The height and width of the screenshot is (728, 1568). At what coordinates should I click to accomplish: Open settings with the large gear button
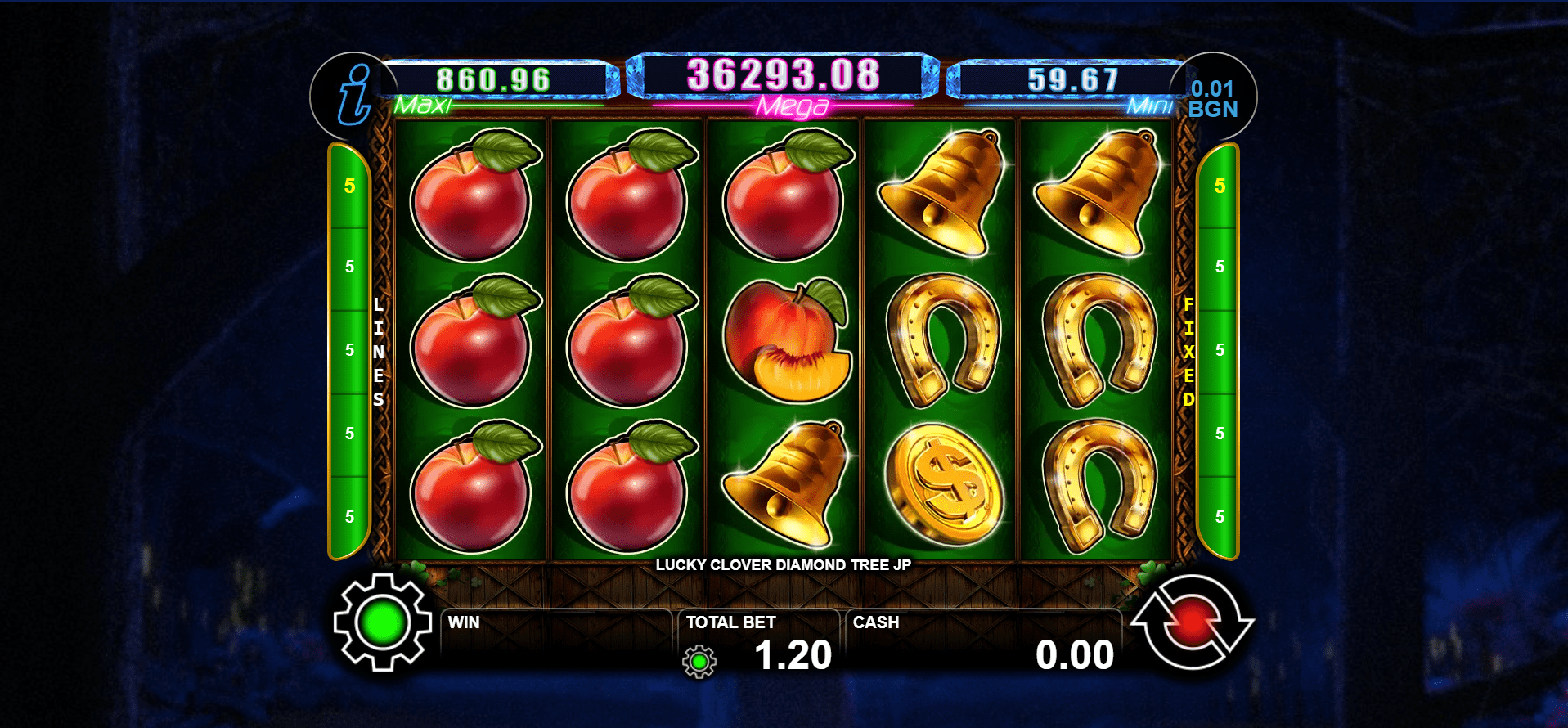(382, 622)
